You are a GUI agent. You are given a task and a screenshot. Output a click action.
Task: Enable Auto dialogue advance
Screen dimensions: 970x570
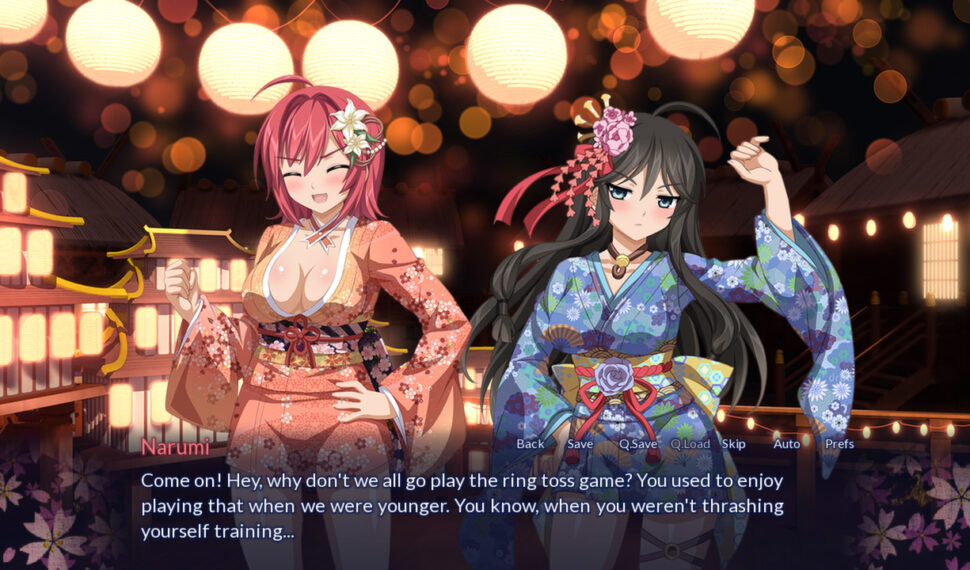787,444
